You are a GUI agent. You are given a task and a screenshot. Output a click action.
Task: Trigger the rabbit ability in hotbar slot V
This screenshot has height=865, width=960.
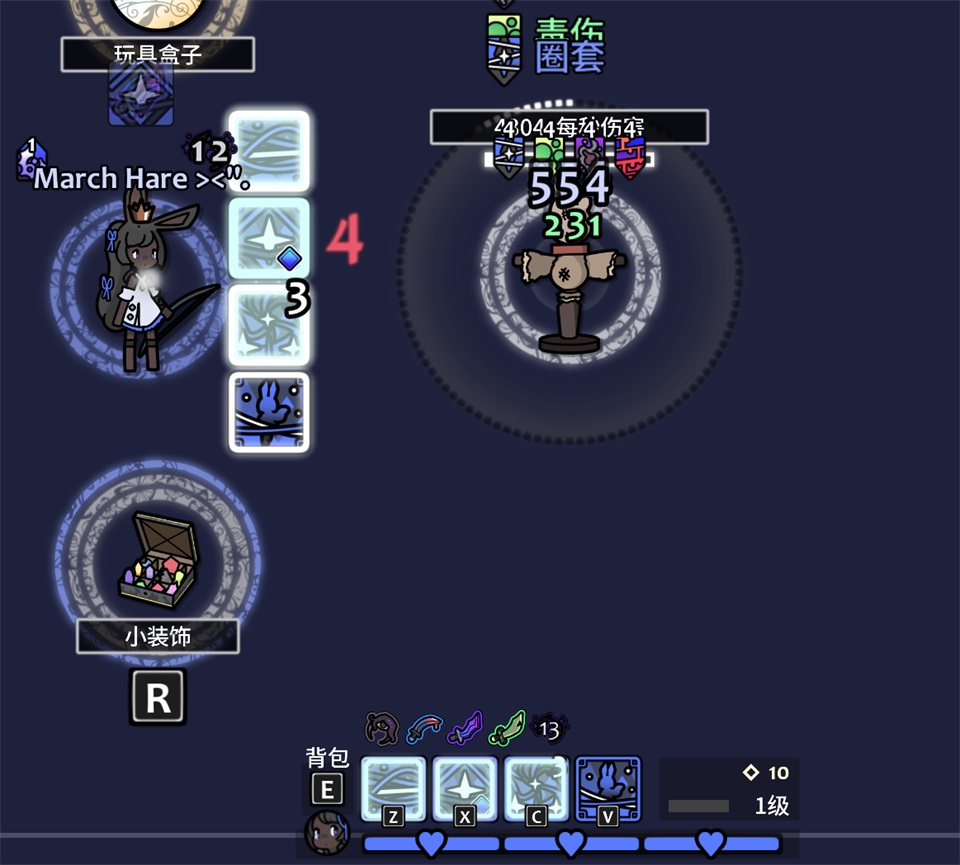(608, 790)
